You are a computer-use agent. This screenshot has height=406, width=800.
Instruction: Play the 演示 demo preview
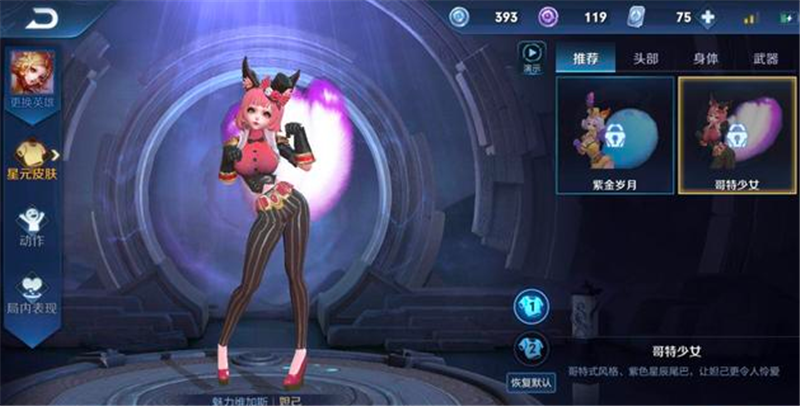pyautogui.click(x=531, y=58)
